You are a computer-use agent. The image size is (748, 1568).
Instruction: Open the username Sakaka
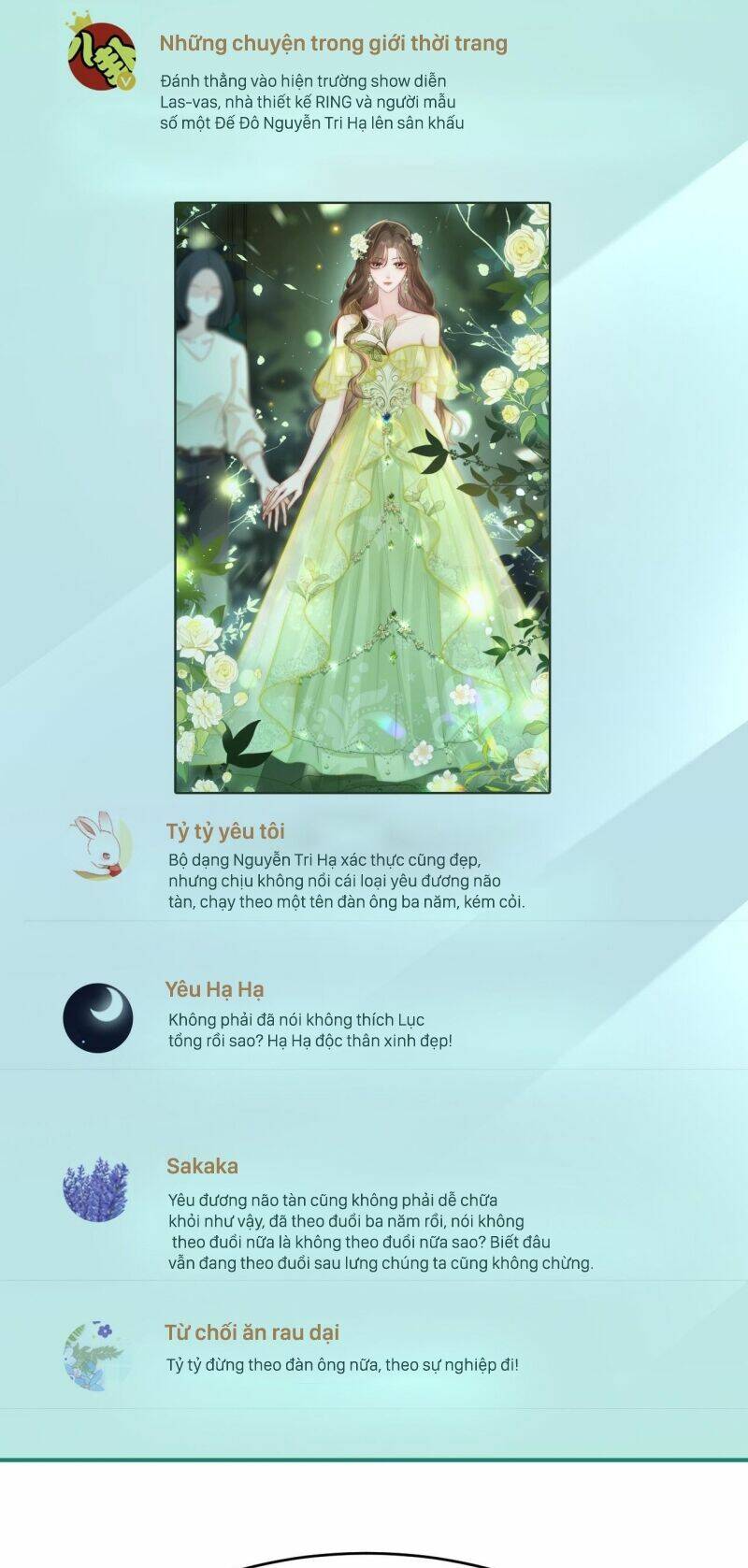(202, 1166)
